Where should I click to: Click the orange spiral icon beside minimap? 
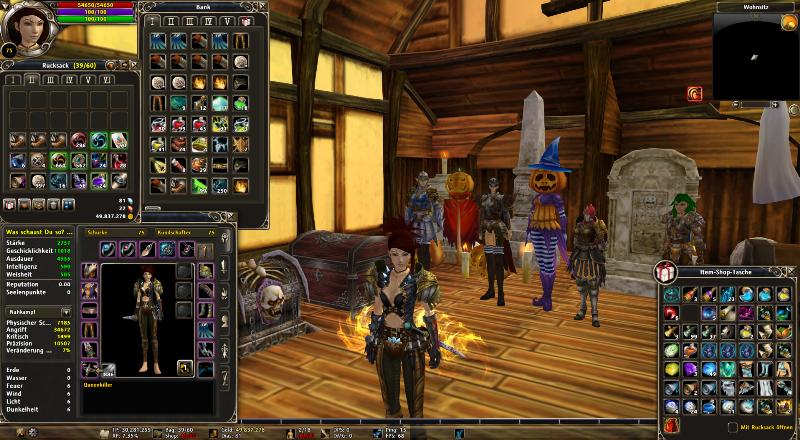[x=693, y=94]
